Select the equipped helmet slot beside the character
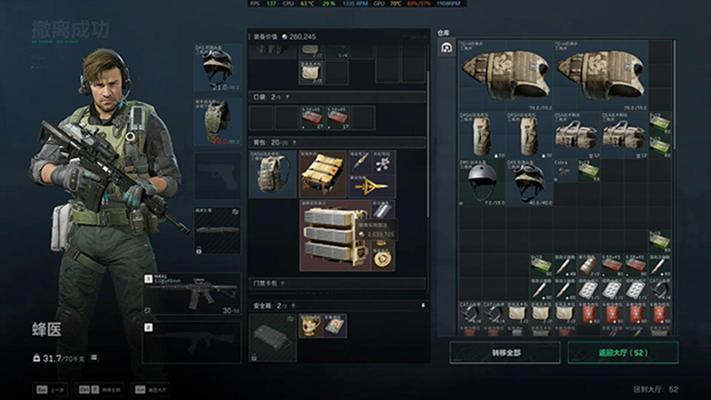 coord(218,67)
